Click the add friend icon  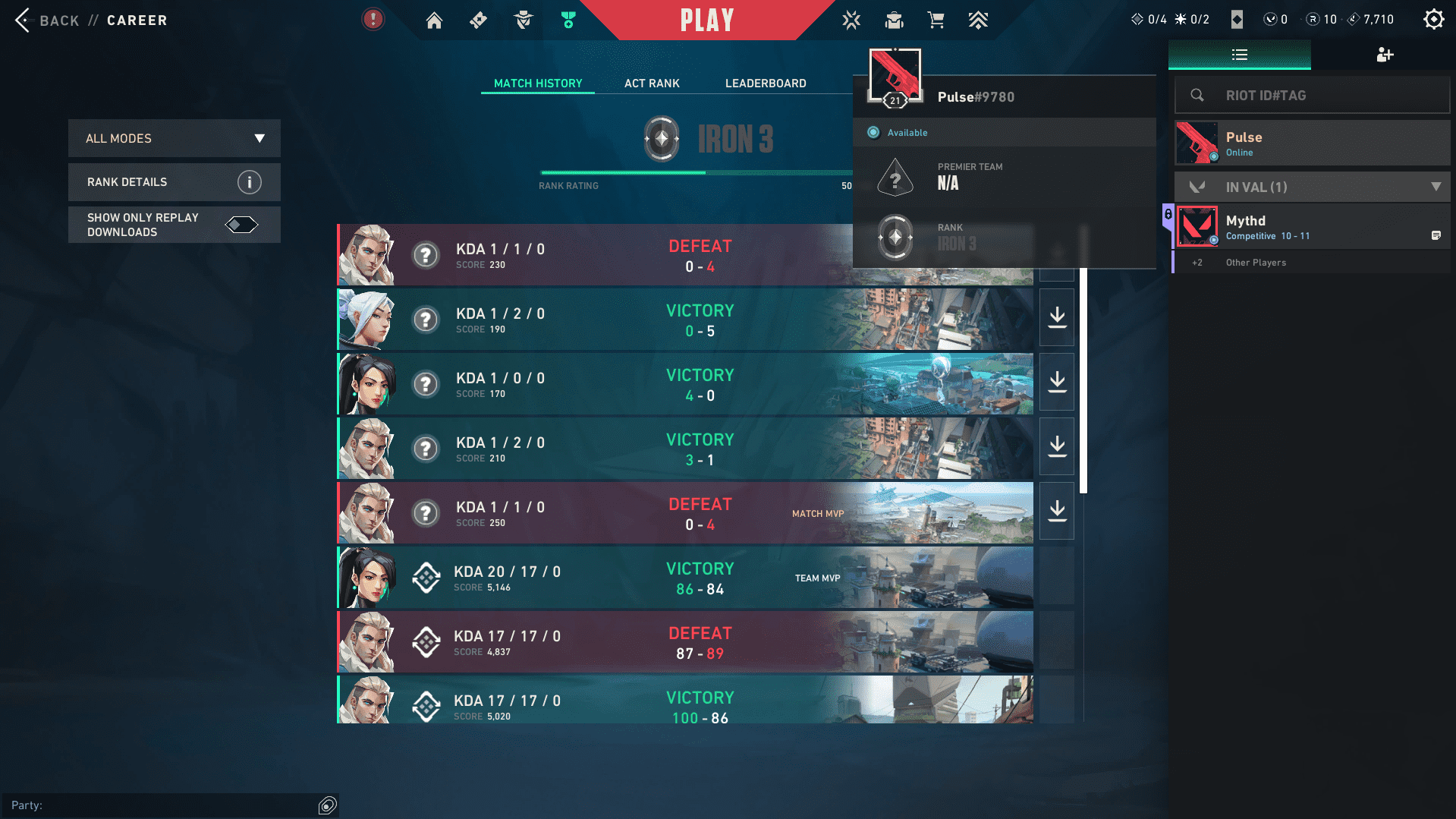coord(1385,55)
